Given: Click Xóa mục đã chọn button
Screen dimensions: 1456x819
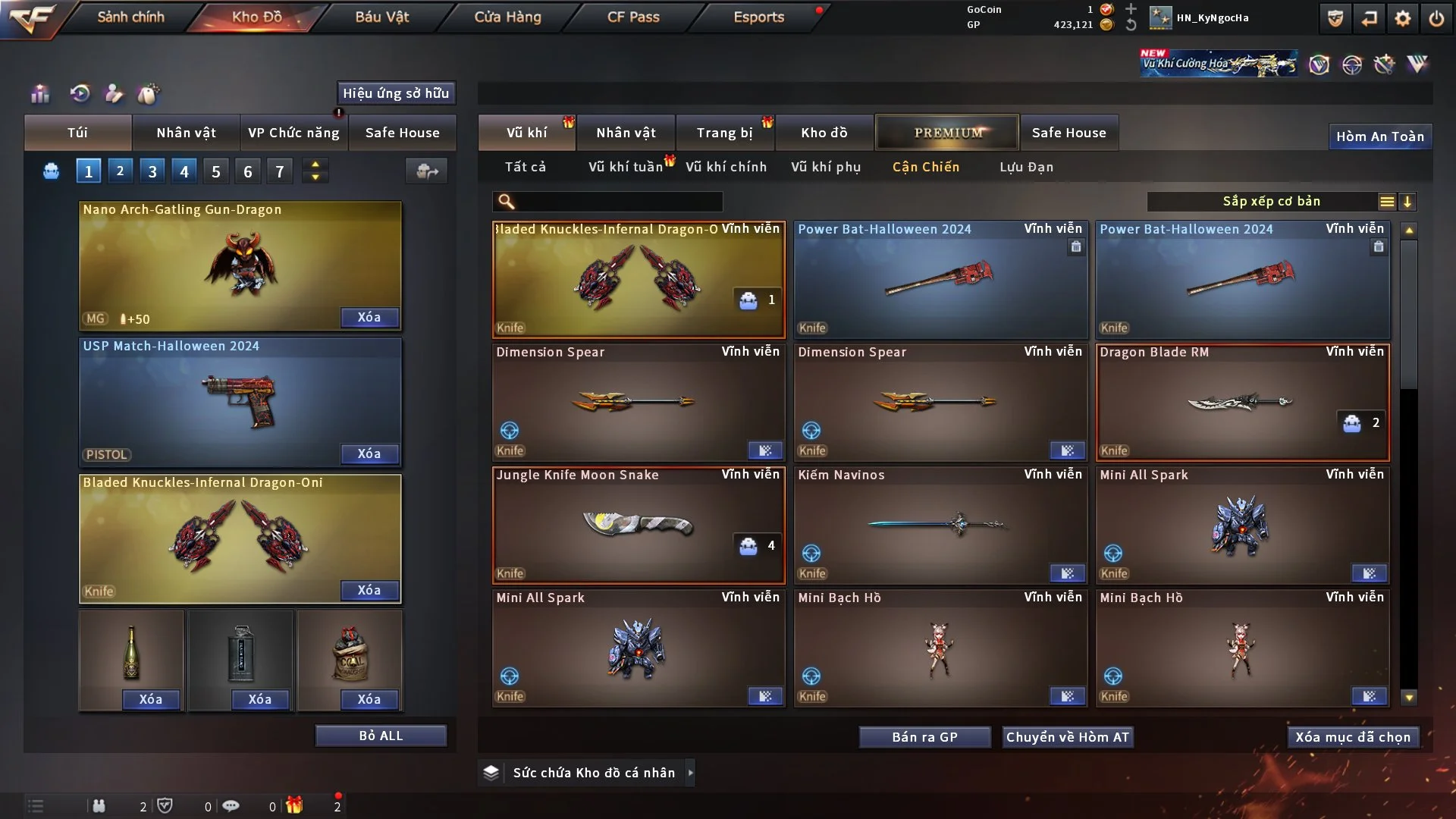Looking at the screenshot, I should coord(1353,737).
